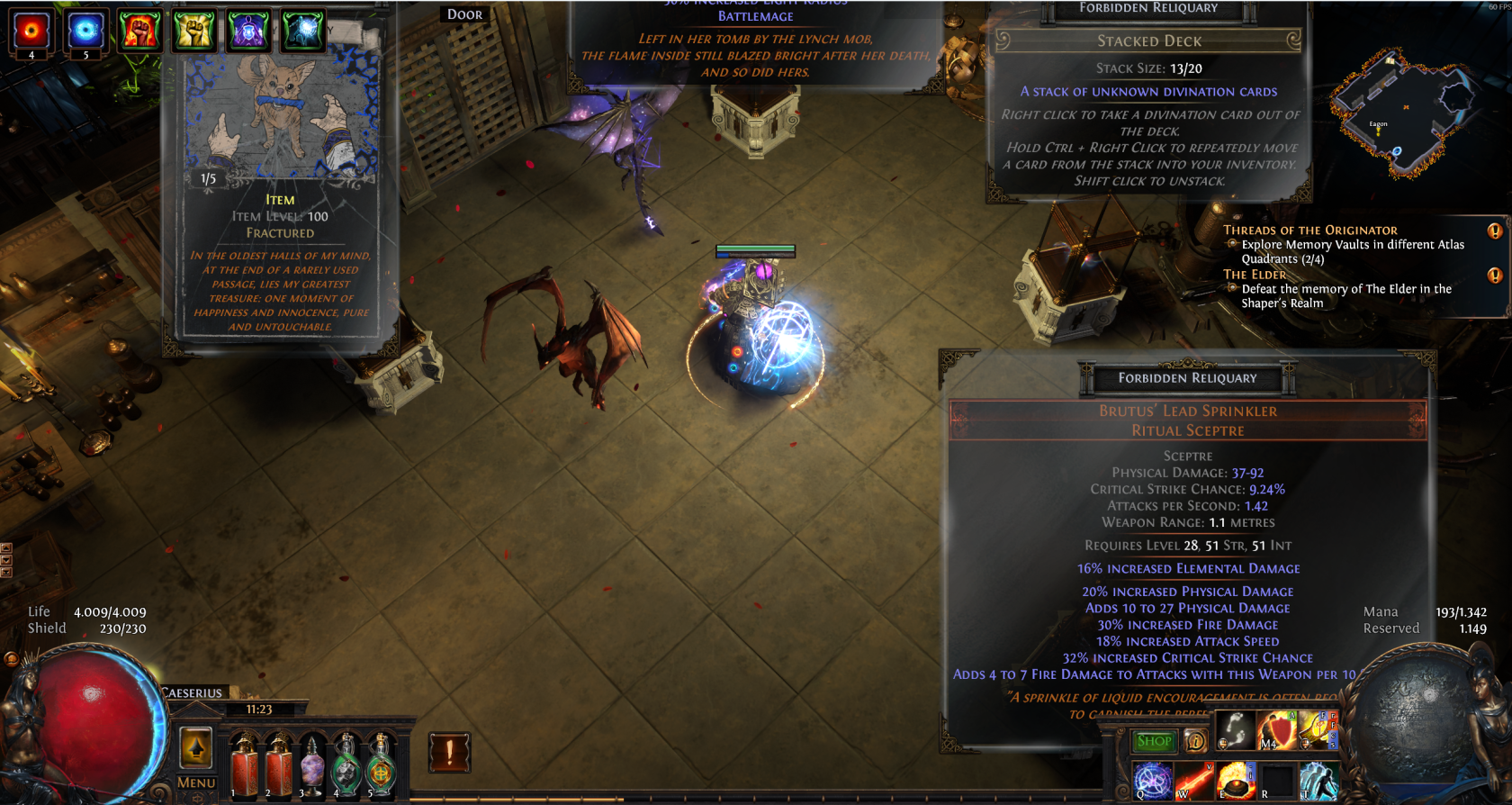Screen dimensions: 1512x805
Task: Use the first red life flask
Action: [x=244, y=764]
